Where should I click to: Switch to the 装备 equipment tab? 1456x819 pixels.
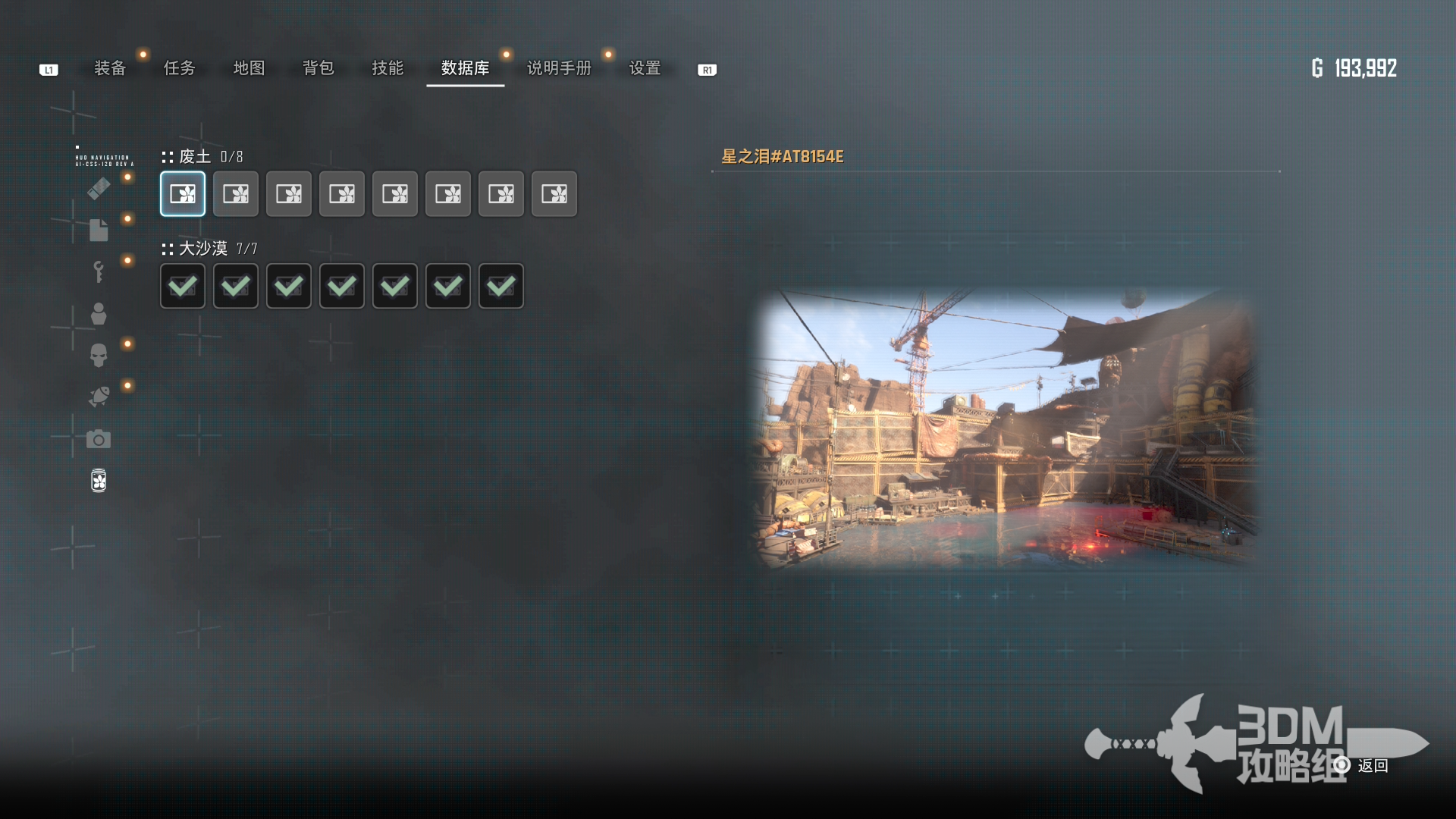[110, 68]
